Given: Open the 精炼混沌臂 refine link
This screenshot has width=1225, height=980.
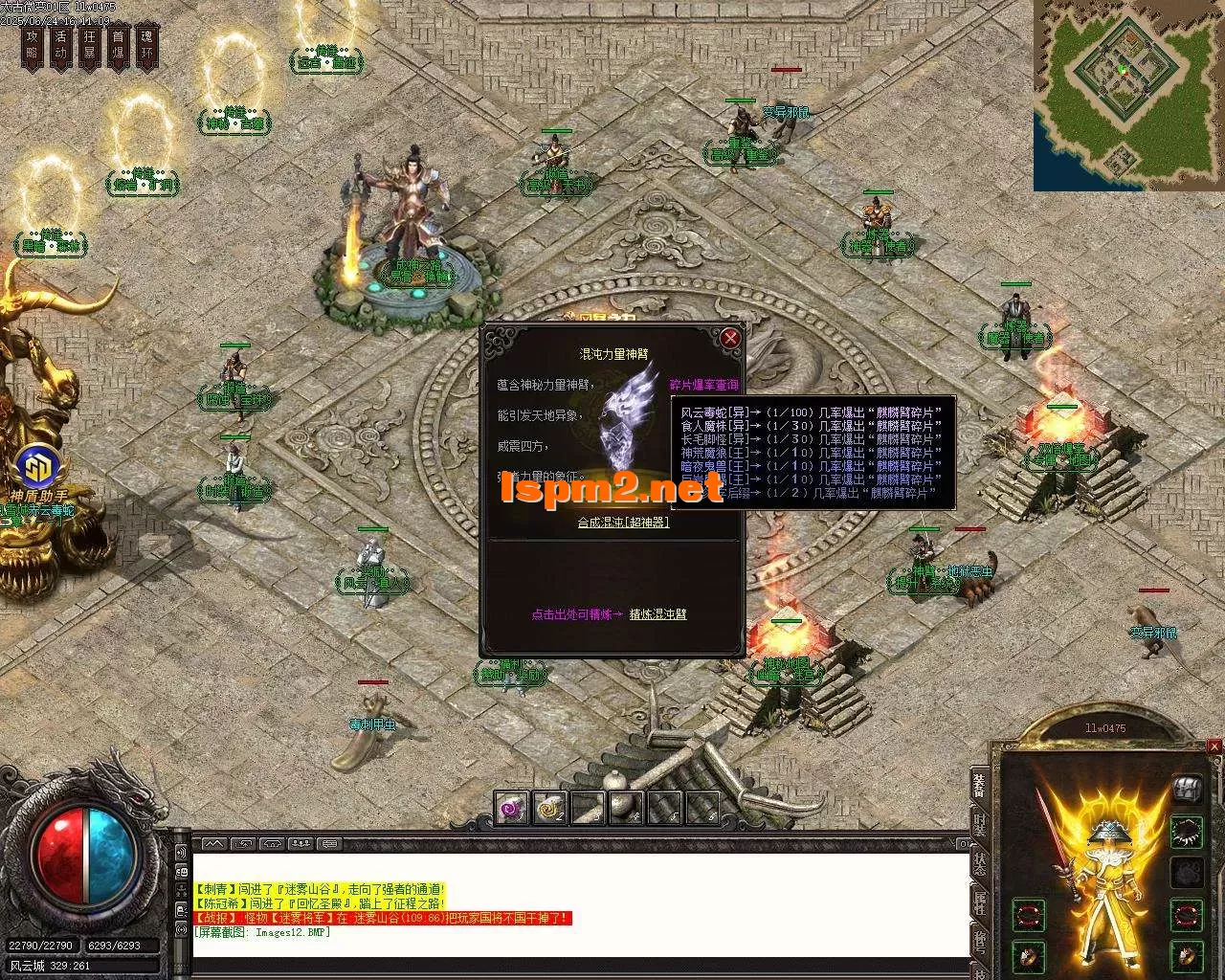Looking at the screenshot, I should click(x=657, y=614).
